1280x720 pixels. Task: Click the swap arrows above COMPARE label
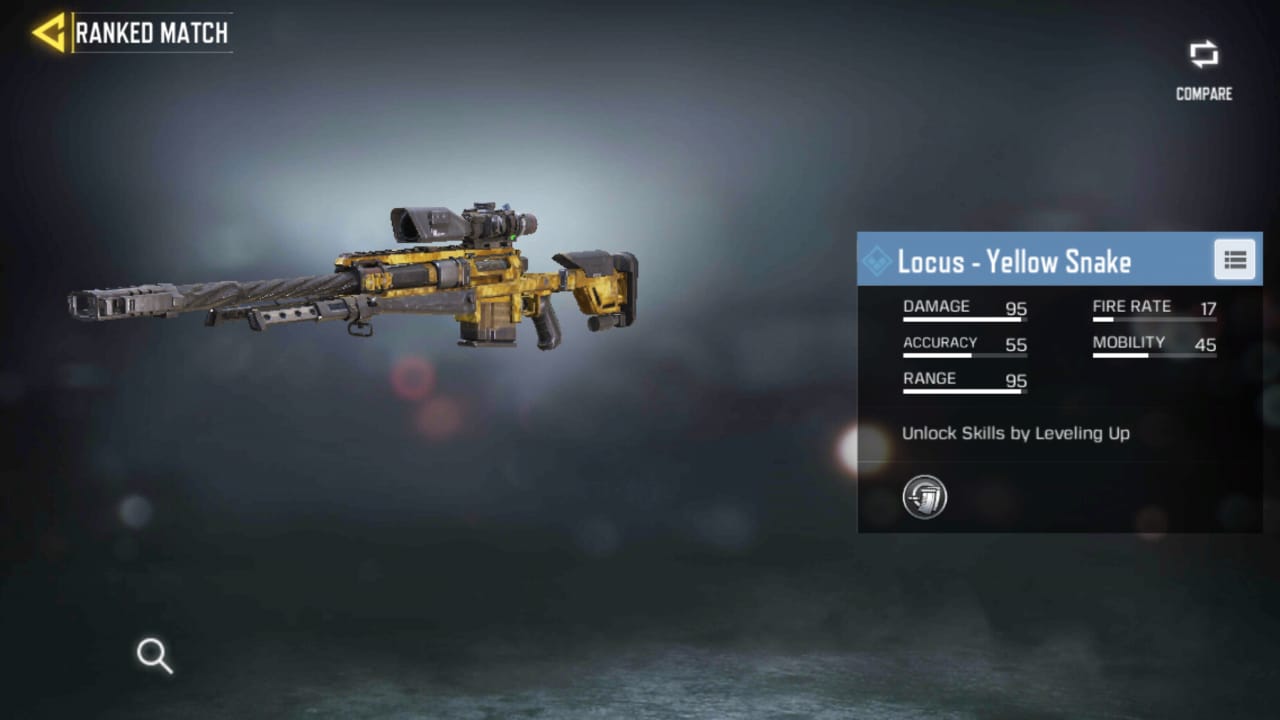click(x=1204, y=55)
